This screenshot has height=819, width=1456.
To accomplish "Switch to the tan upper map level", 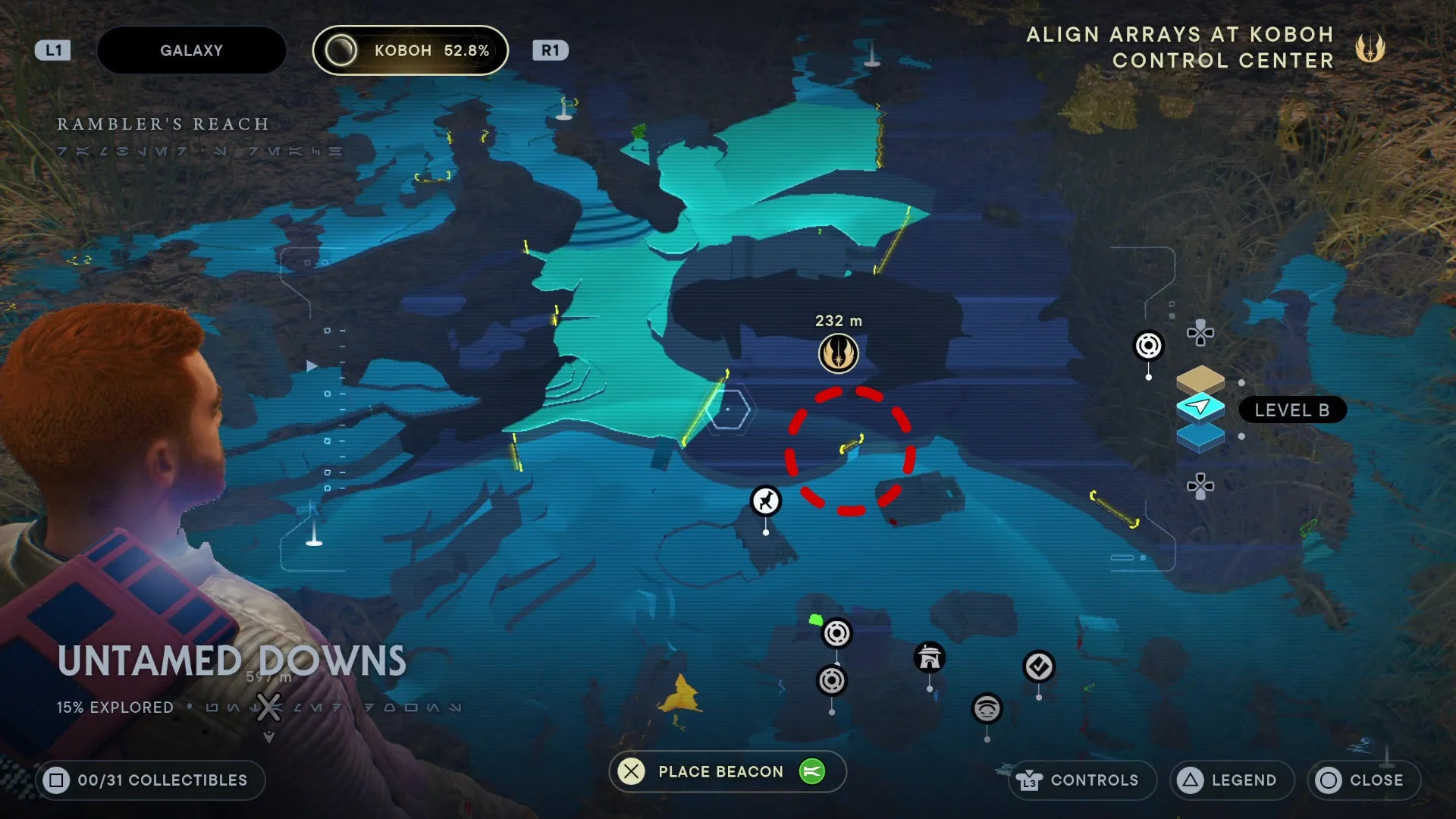I will [x=1200, y=378].
